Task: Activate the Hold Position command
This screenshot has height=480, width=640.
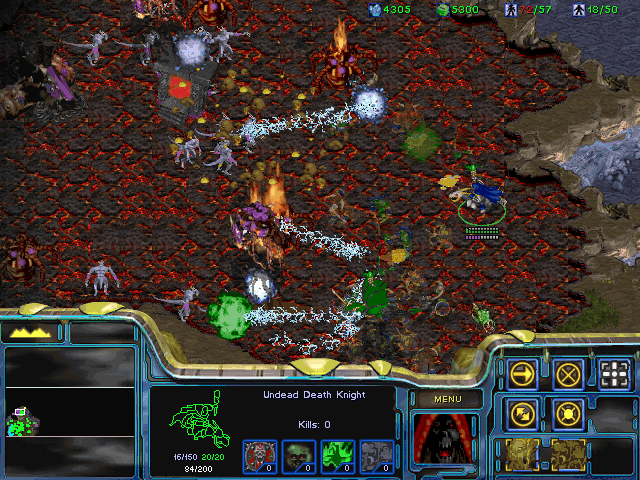Action: click(569, 412)
